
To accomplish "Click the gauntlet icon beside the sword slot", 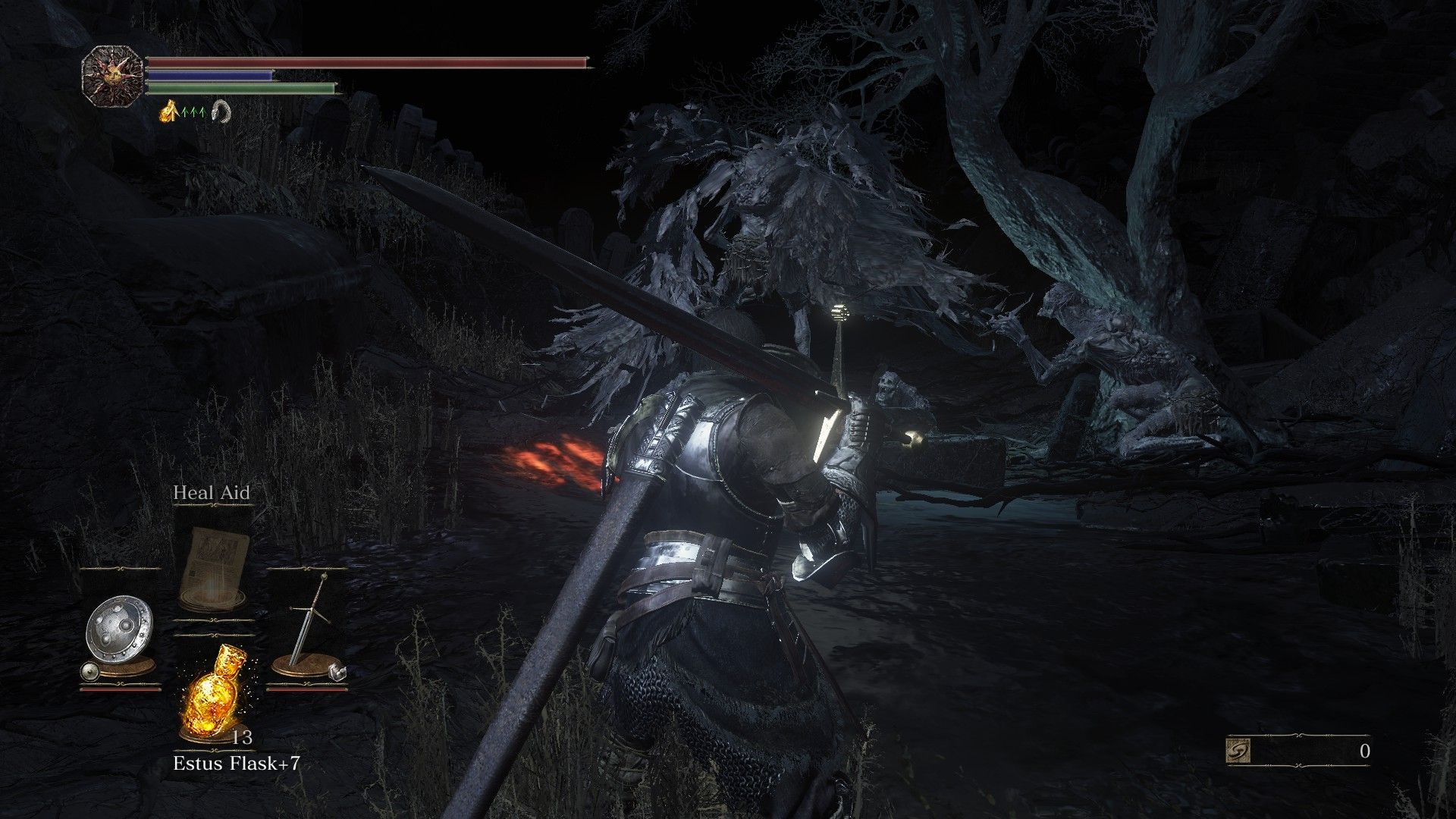I will pos(337,672).
